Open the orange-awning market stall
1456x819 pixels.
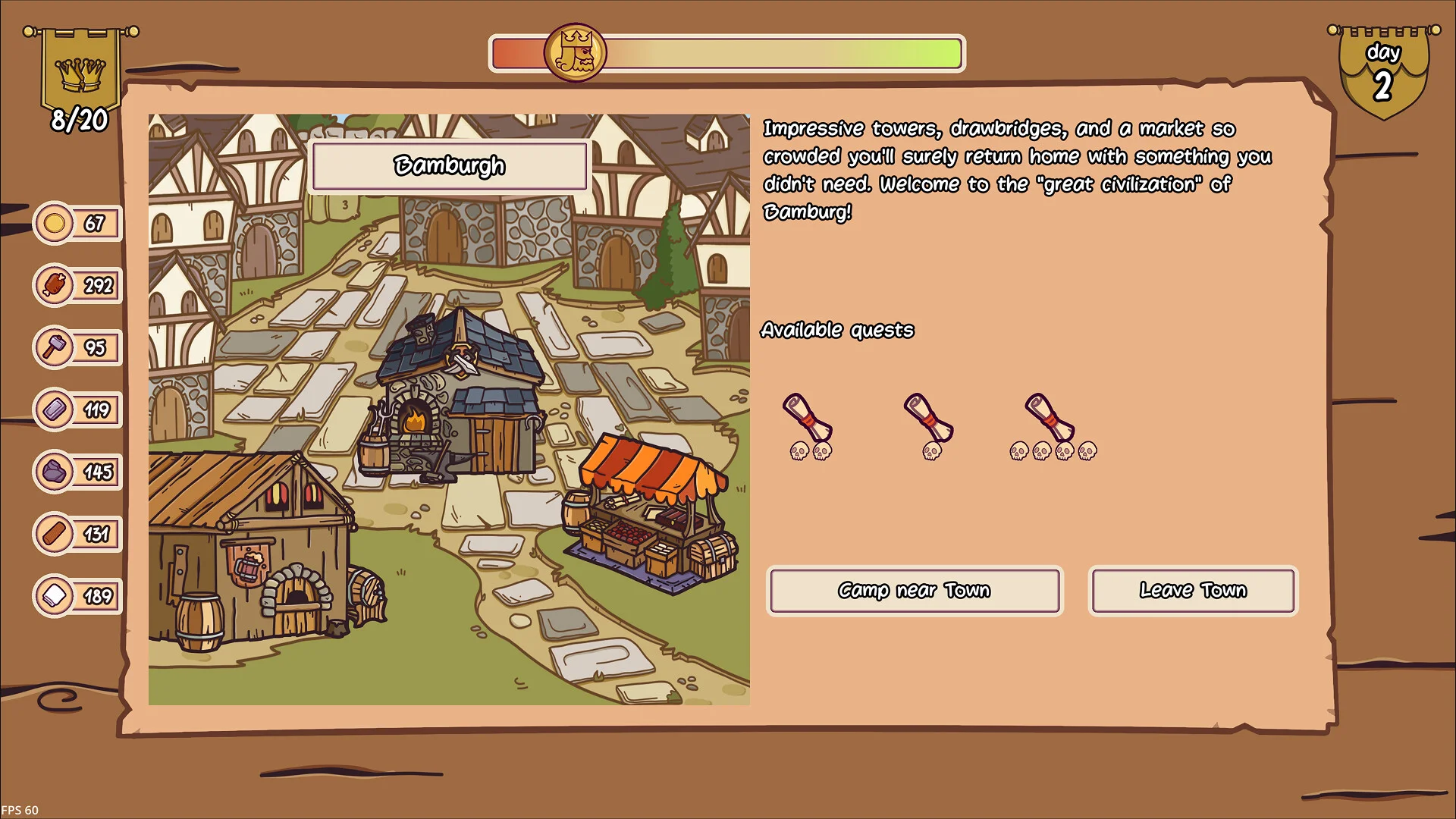[x=651, y=514]
